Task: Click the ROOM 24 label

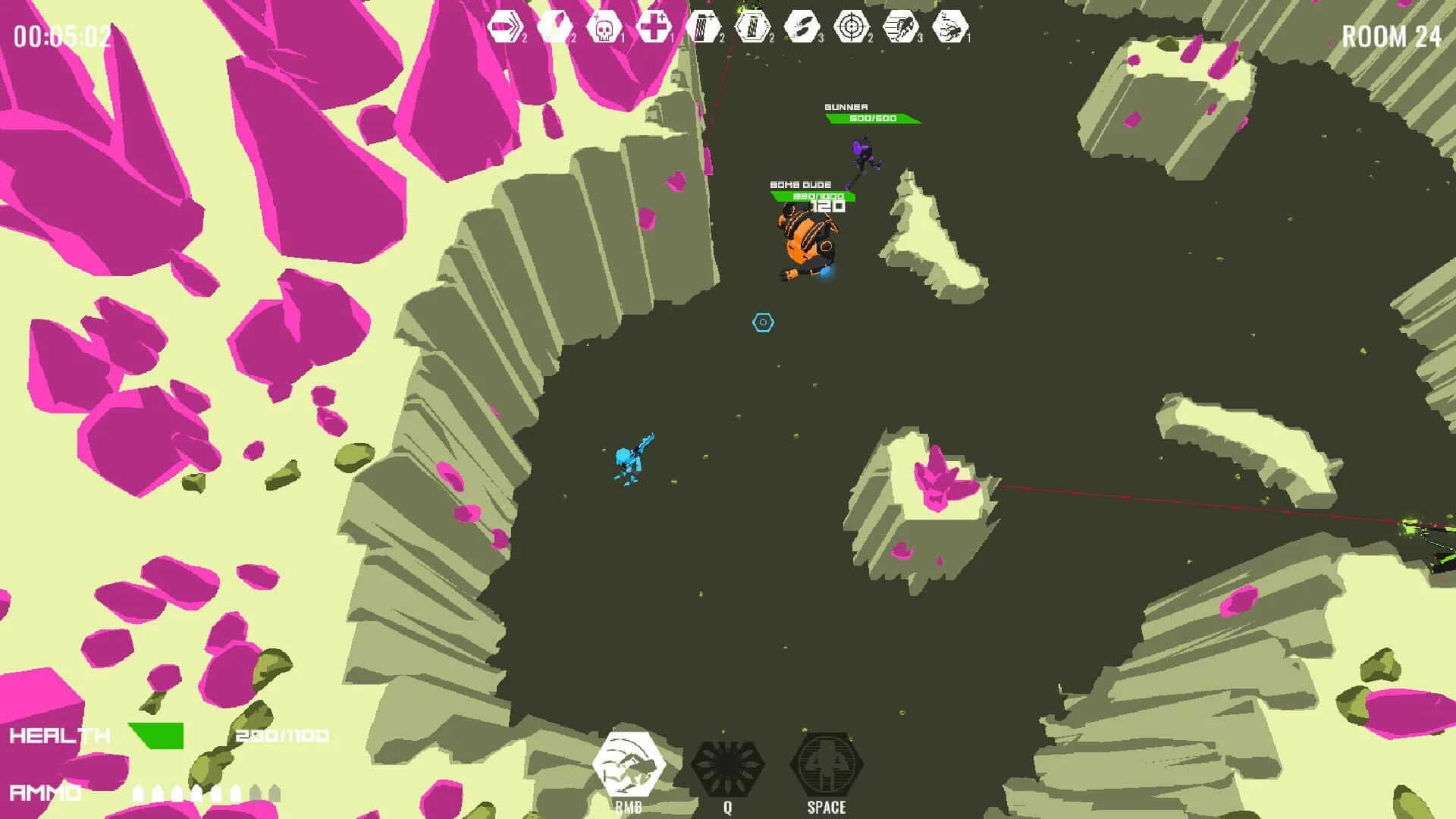Action: [1393, 34]
